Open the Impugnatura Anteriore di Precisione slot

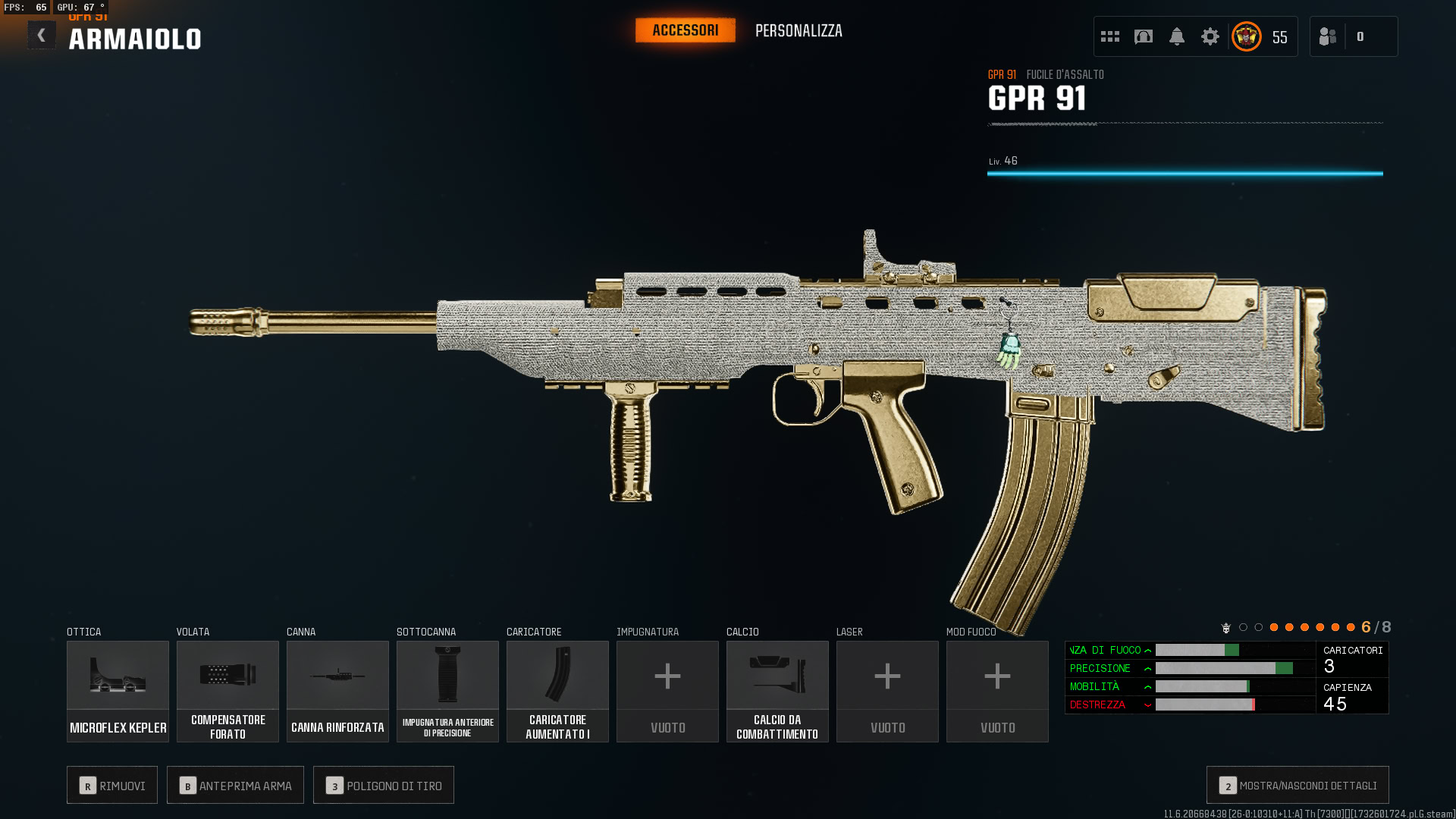point(447,691)
